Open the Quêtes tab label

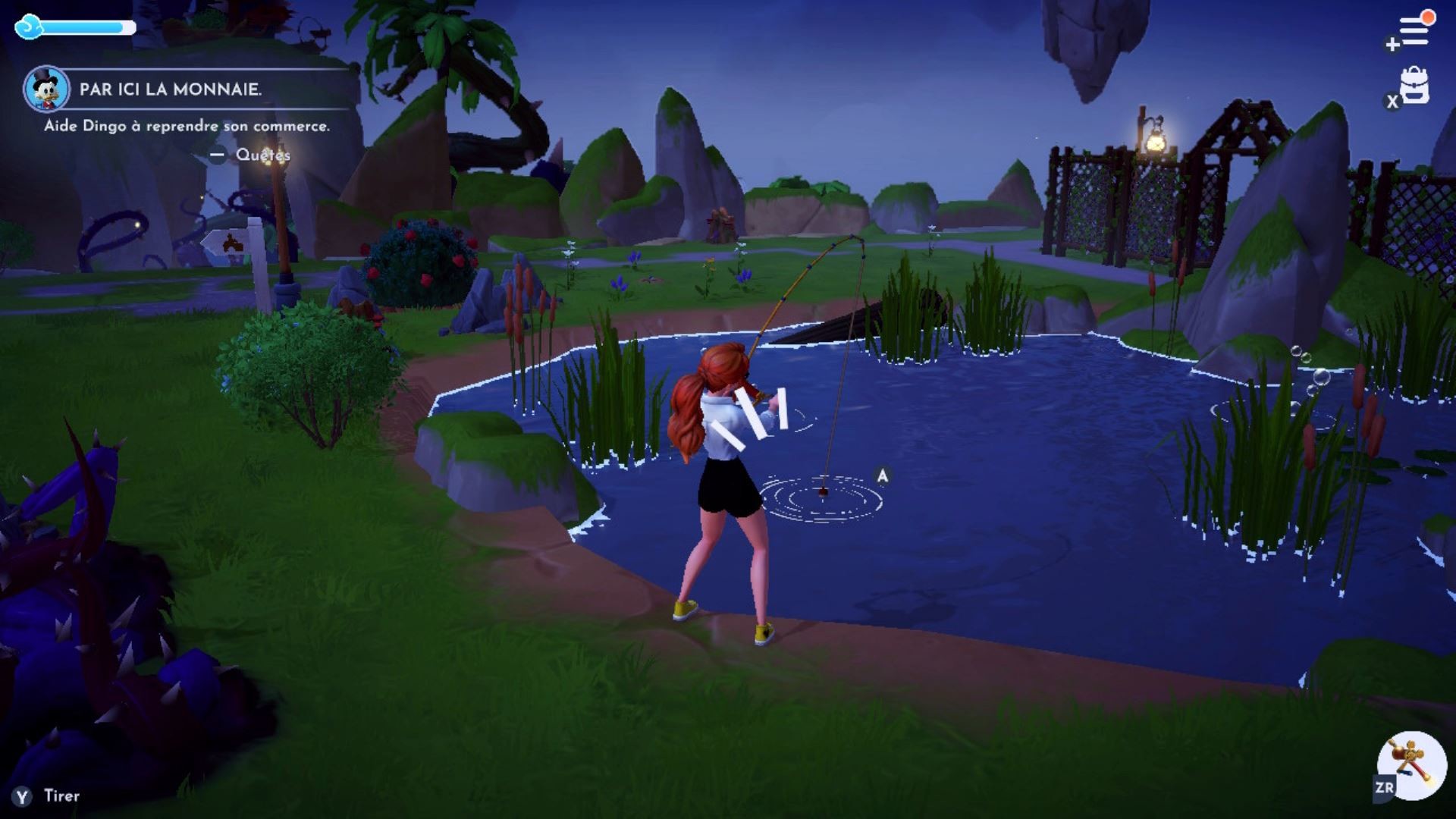tap(264, 156)
